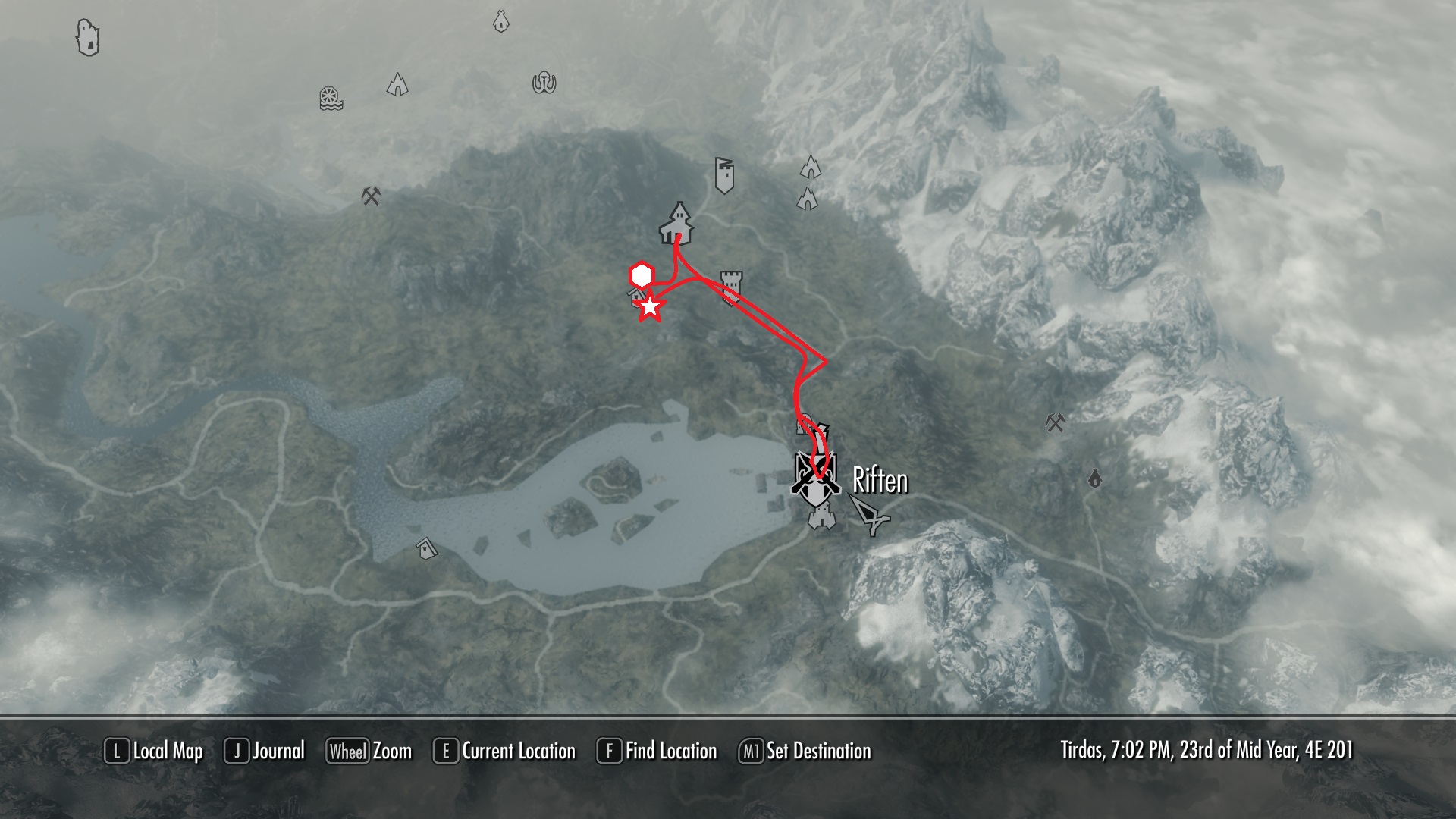This screenshot has height=819, width=1456.
Task: Select the fort marker with a flag
Action: [724, 175]
